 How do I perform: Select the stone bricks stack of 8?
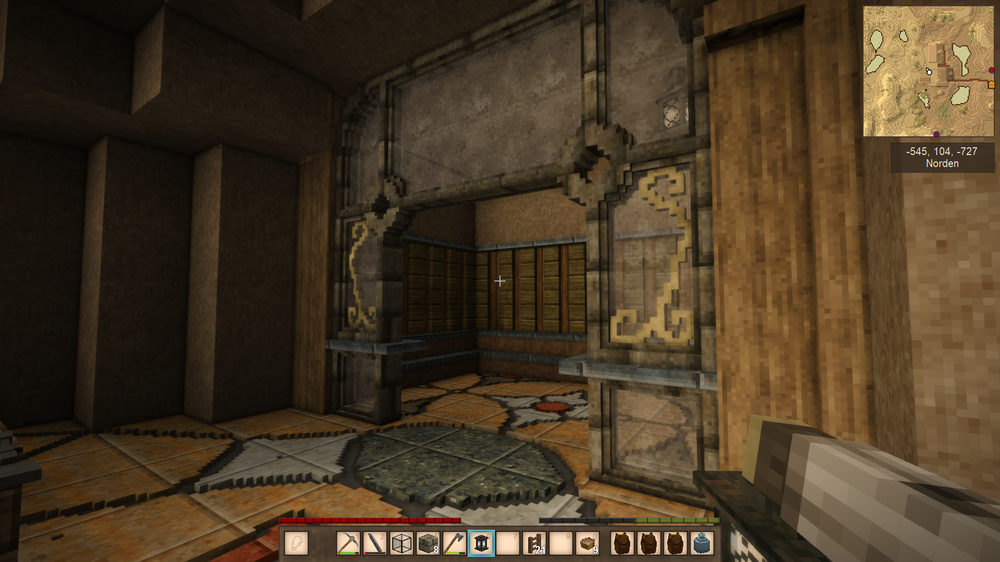tap(428, 543)
